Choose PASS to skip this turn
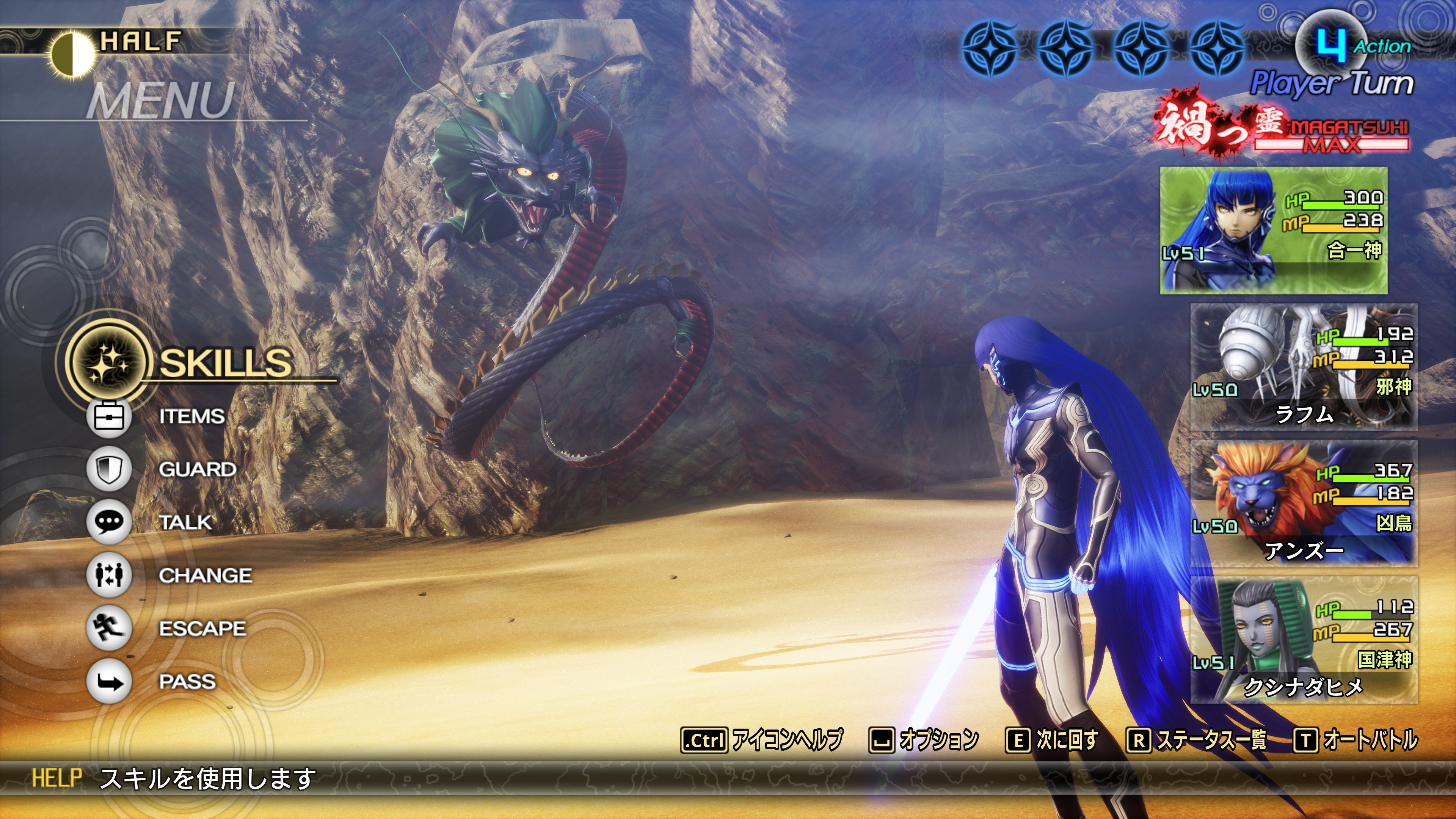The width and height of the screenshot is (1456, 819). pos(187,682)
